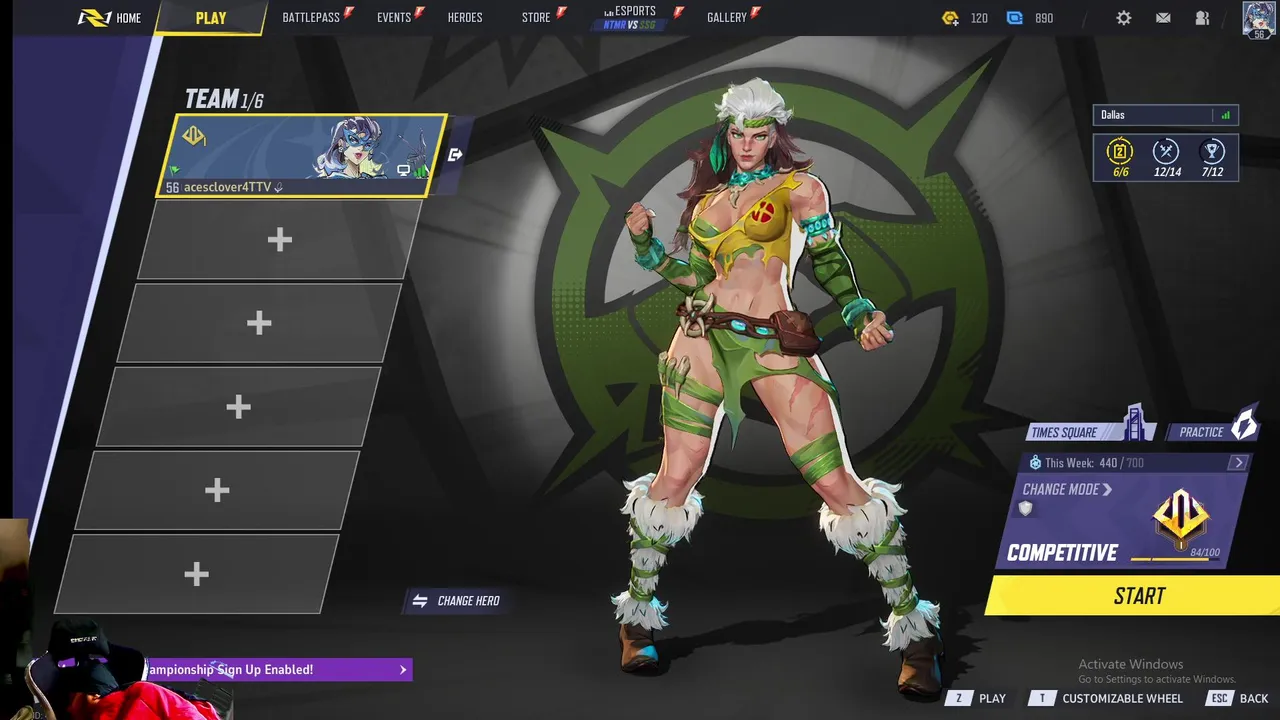Screen dimensions: 1280x720
Task: Leave the team with the exit icon
Action: 455,155
